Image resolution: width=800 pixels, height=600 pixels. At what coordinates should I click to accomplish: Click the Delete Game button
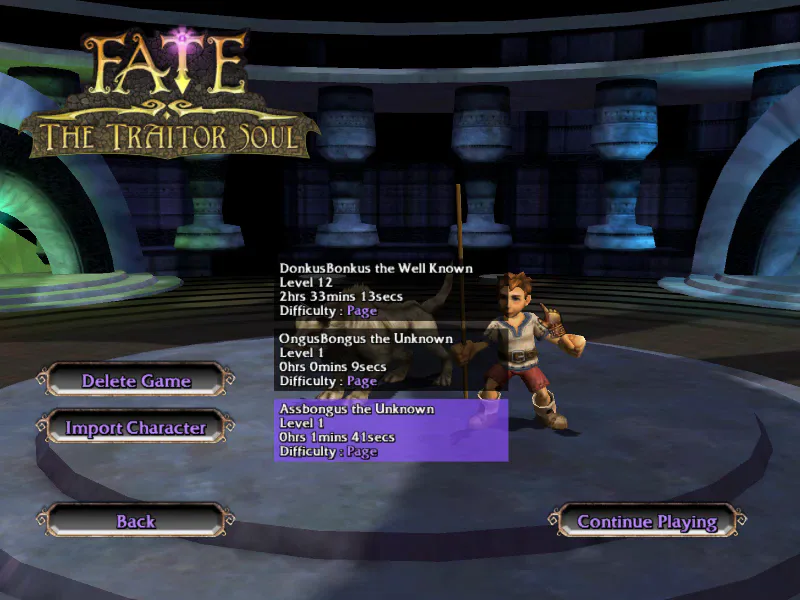(135, 381)
